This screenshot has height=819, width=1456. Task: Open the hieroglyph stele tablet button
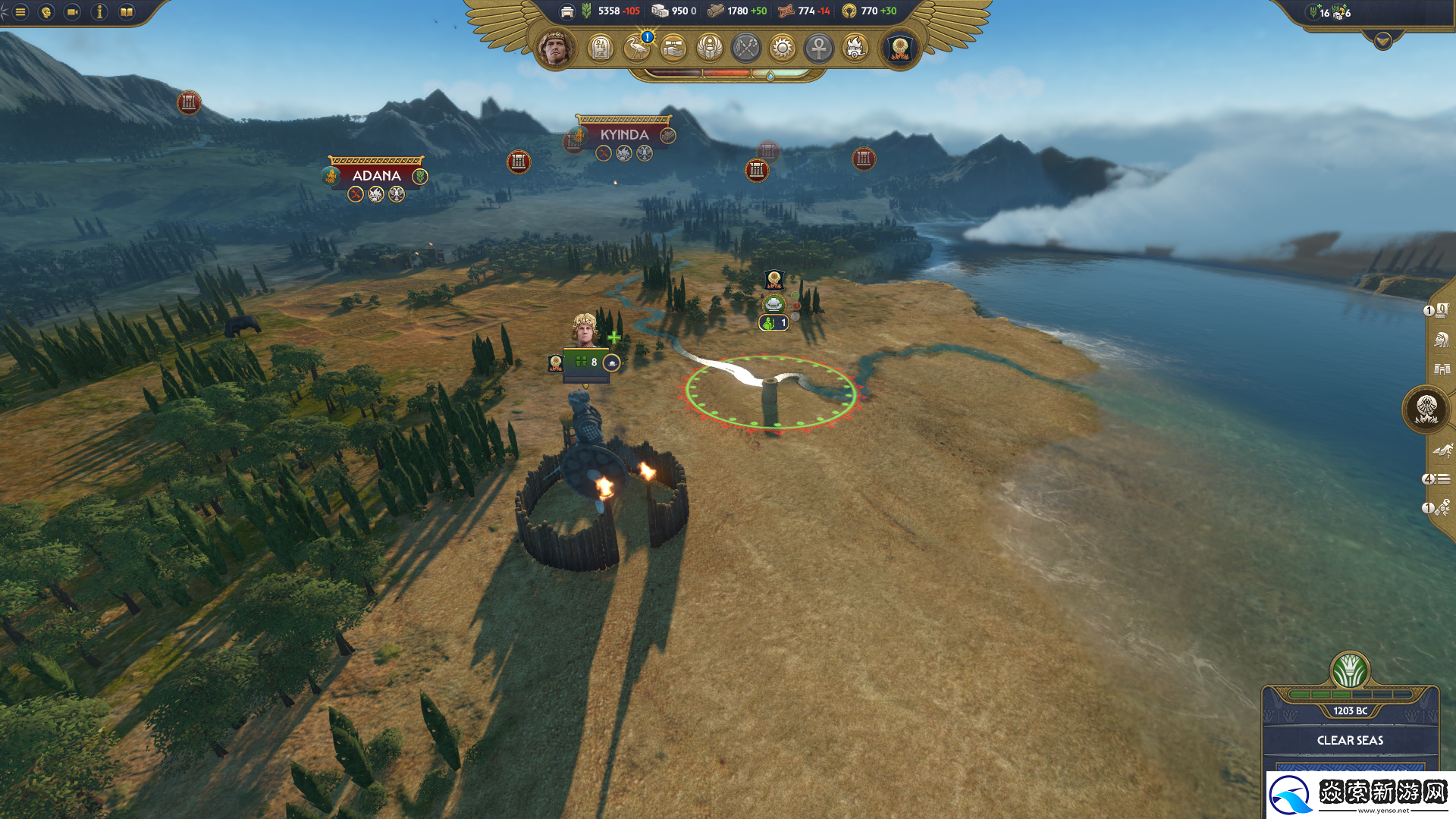click(x=601, y=49)
